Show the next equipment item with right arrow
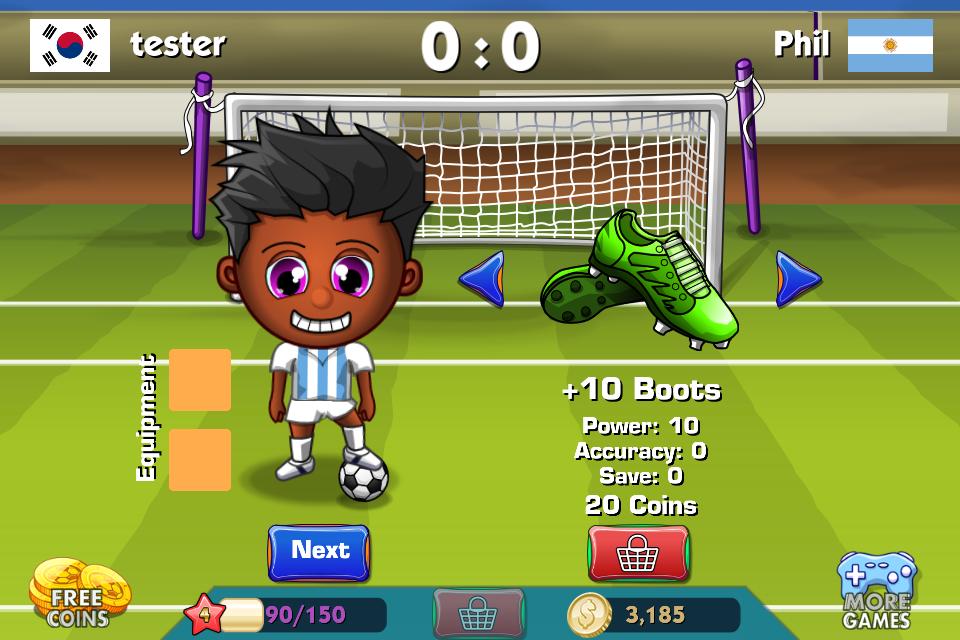This screenshot has width=960, height=640. [x=797, y=279]
